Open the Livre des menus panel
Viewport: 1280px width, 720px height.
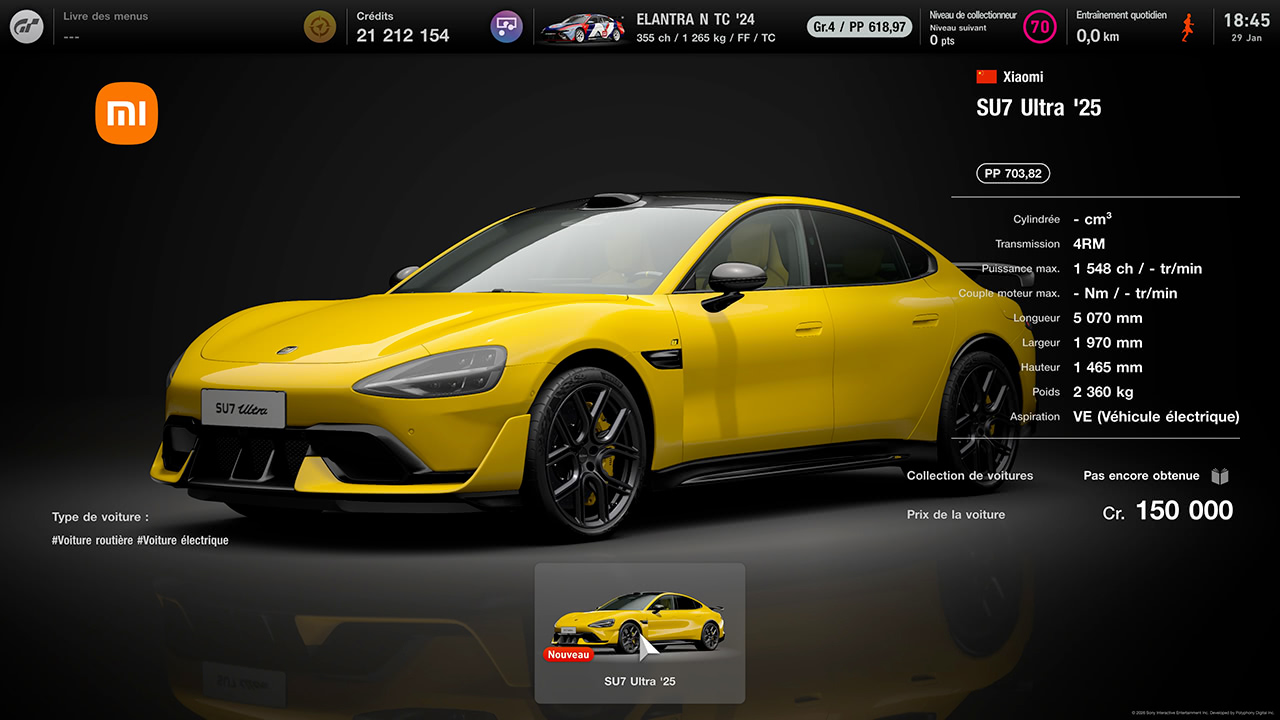tap(105, 27)
